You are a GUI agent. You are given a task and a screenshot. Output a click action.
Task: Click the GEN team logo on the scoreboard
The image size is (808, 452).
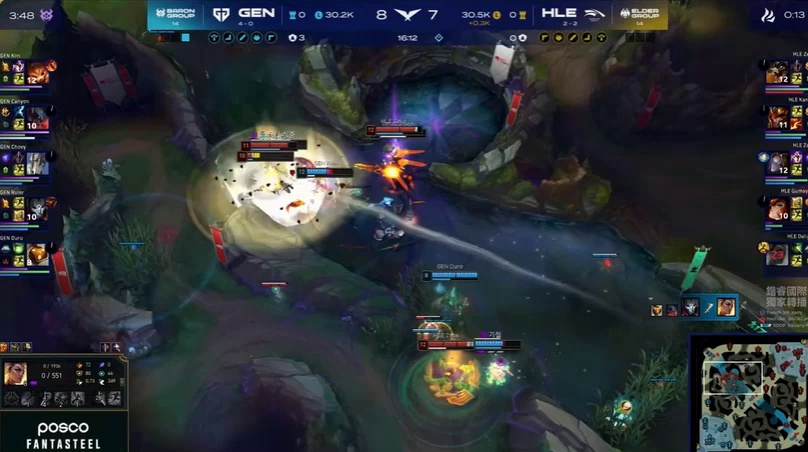click(x=220, y=15)
